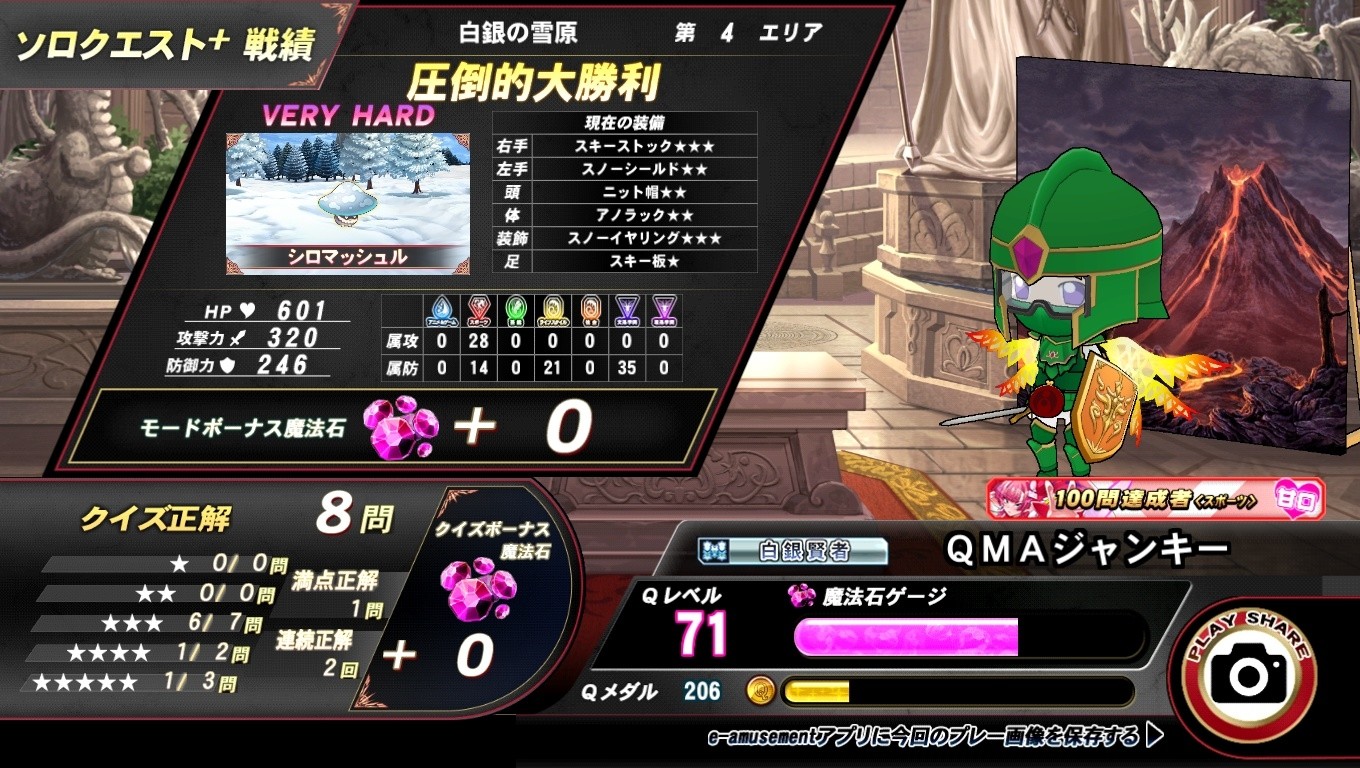Click the green 芸能 genre emblem
The height and width of the screenshot is (768, 1360).
point(515,310)
